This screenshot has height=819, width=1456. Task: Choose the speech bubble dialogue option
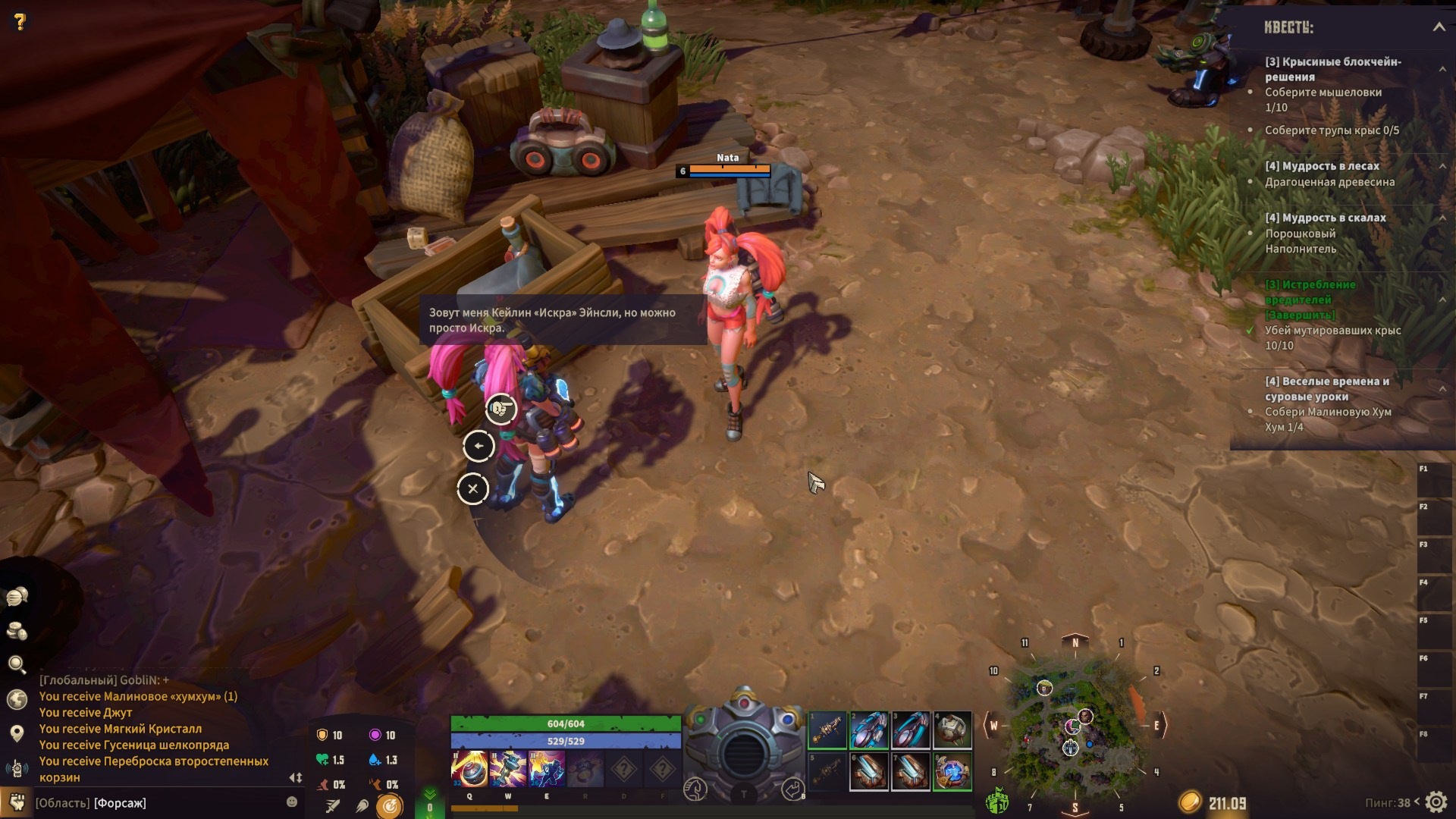[500, 409]
